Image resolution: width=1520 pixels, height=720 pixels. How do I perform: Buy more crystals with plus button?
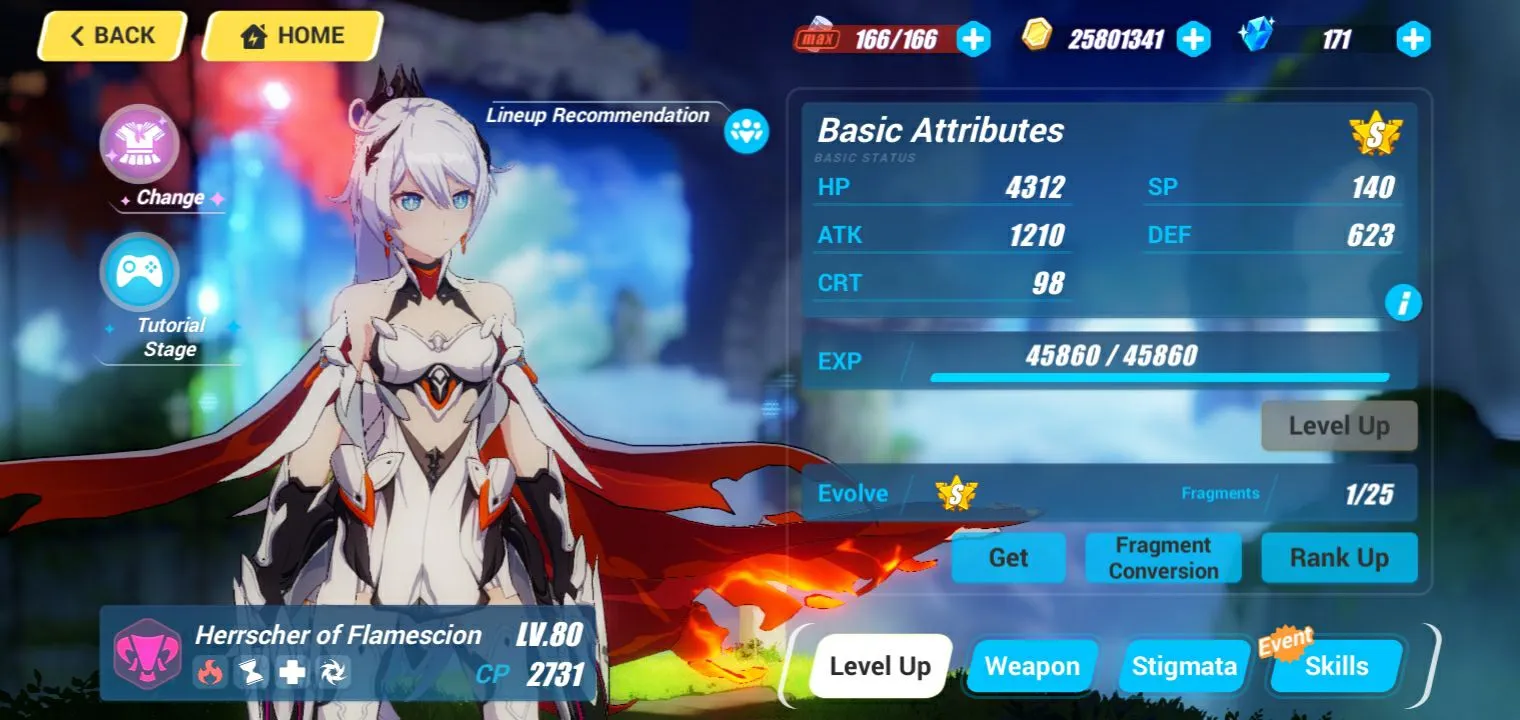point(1412,39)
